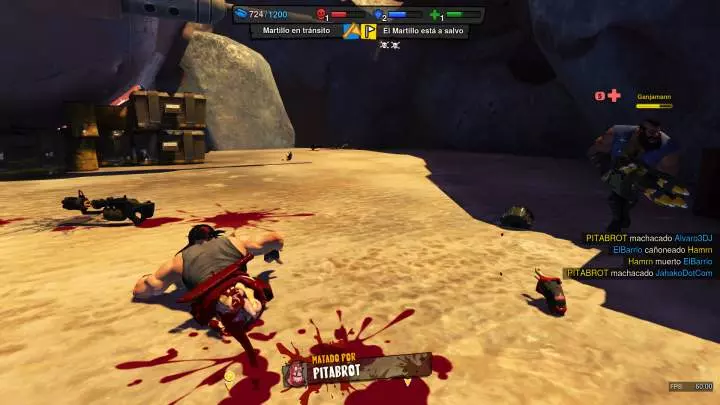This screenshot has width=720, height=405.
Task: Click the "PITABROT machacado JahakoDotCom" feed entry
Action: pyautogui.click(x=639, y=273)
